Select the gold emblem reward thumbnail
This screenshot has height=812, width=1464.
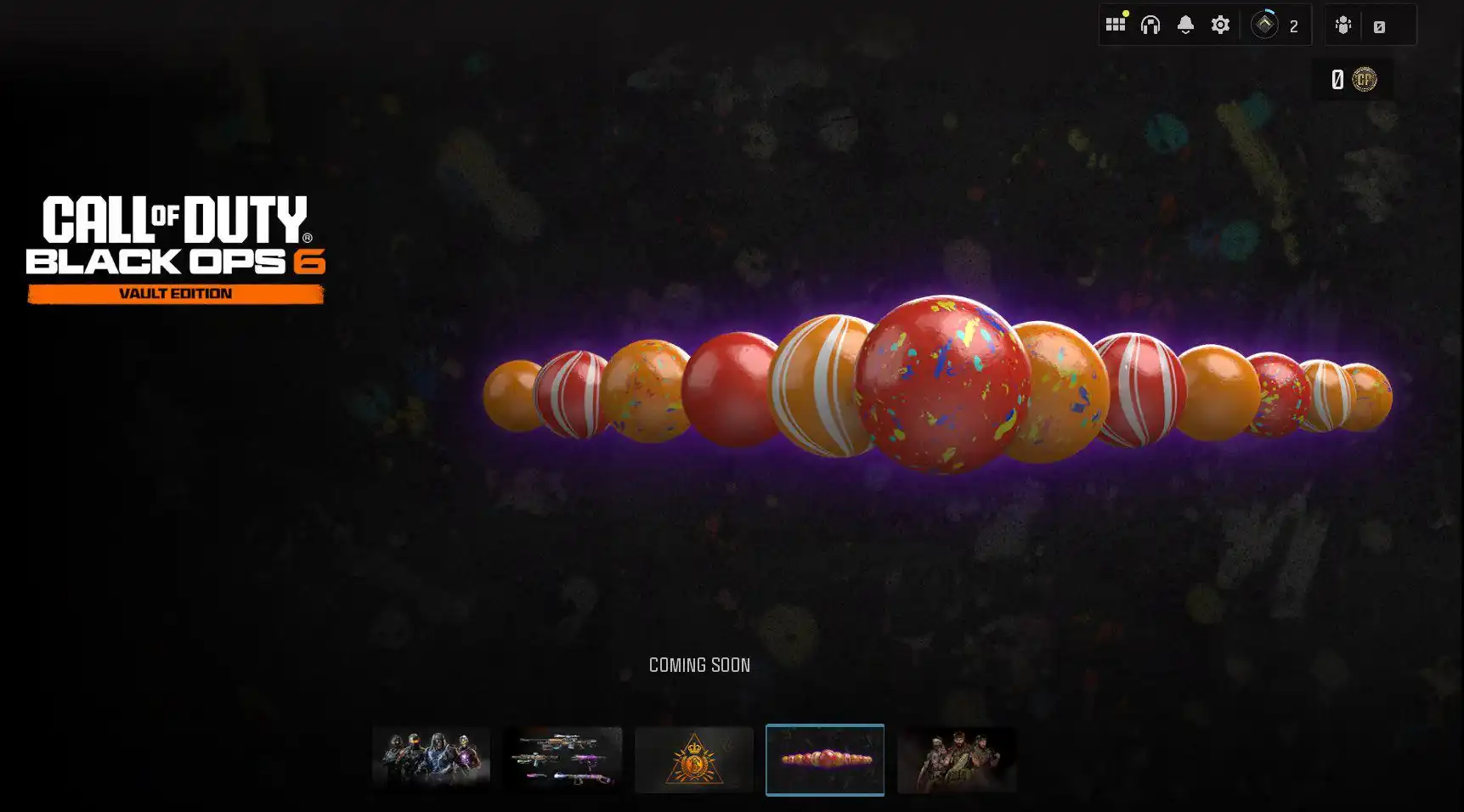click(693, 759)
